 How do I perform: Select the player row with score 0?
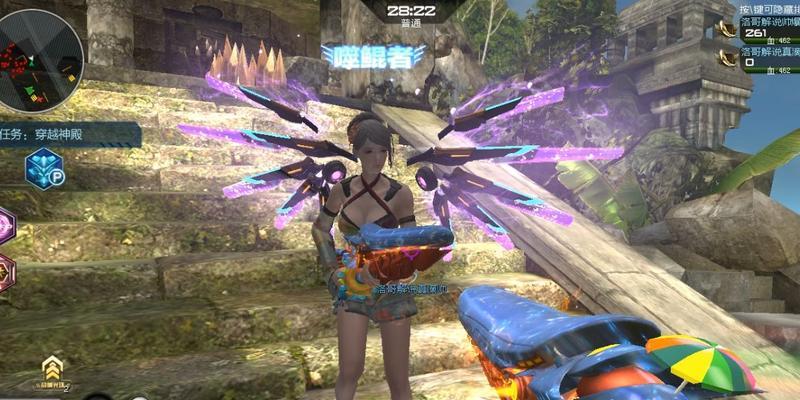point(766,58)
